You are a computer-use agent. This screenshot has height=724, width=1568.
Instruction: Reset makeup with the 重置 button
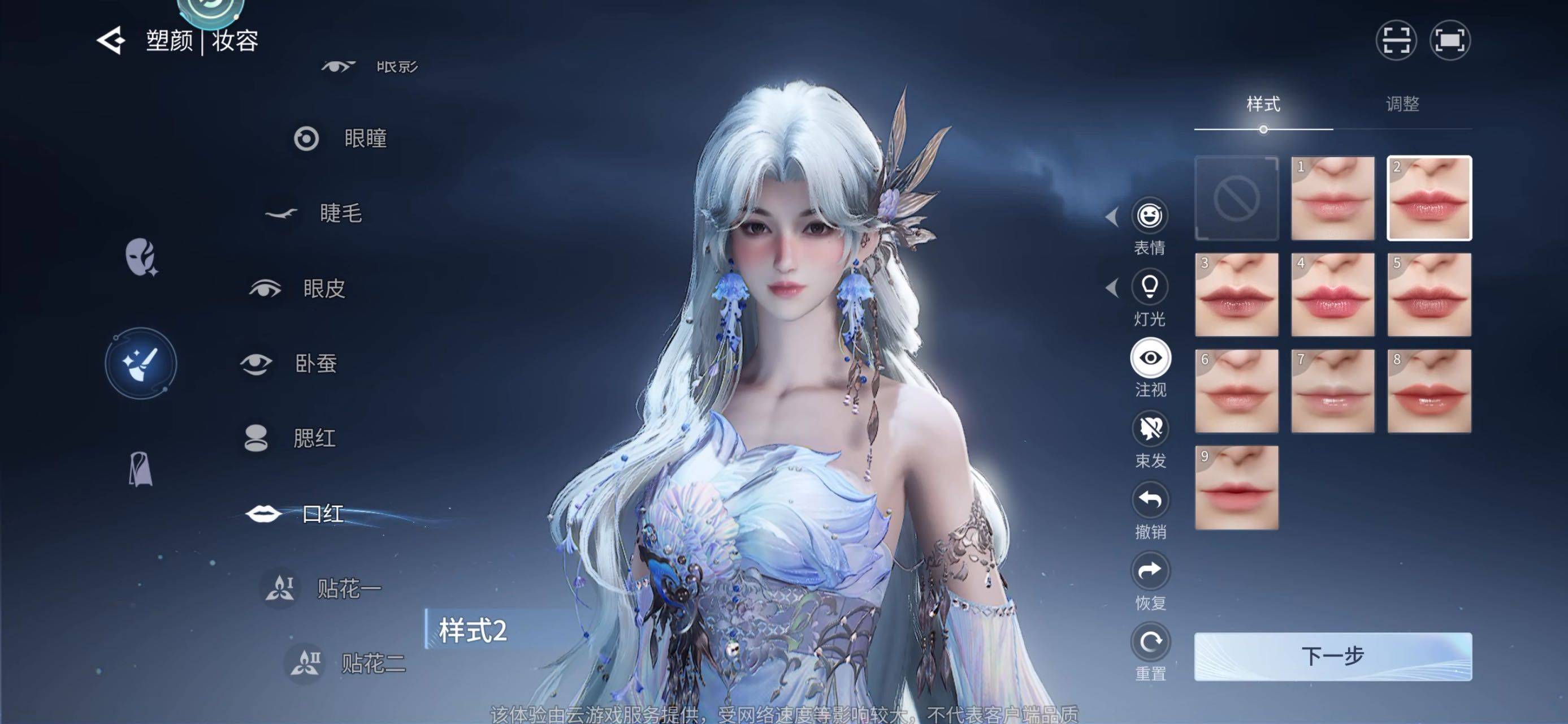[1150, 642]
